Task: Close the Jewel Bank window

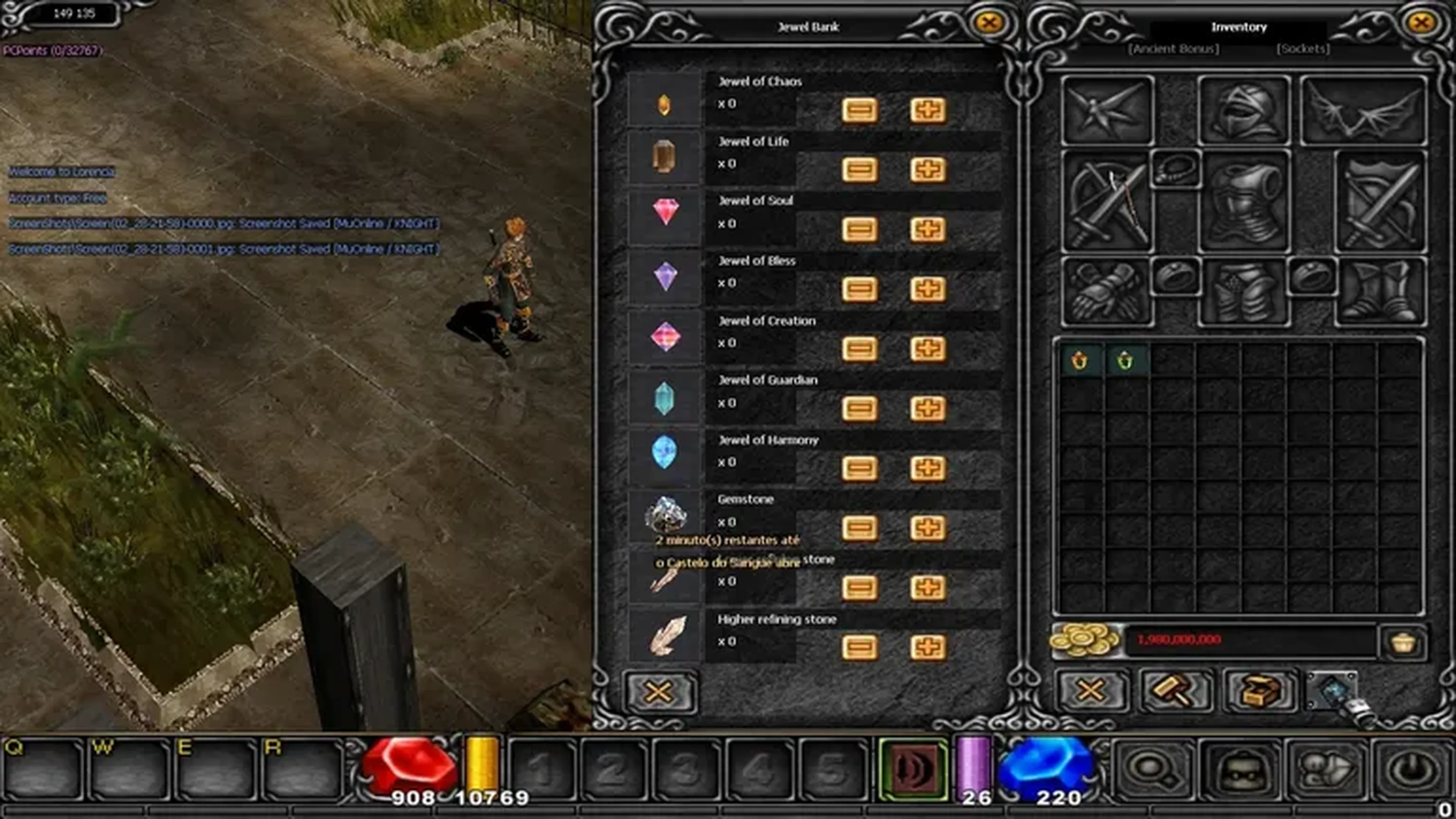Action: click(x=988, y=23)
